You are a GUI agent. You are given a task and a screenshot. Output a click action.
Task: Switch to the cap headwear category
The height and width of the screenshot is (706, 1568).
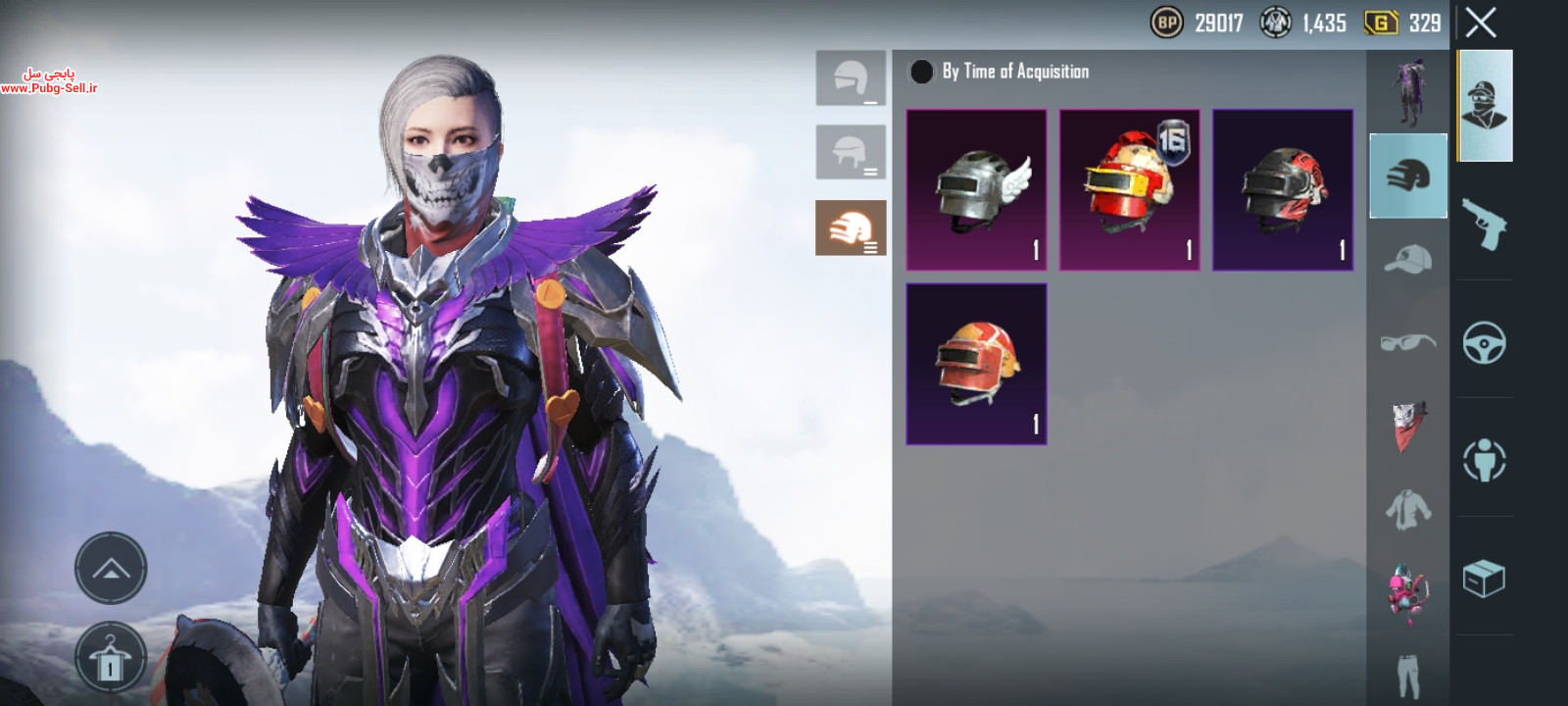coord(1408,260)
